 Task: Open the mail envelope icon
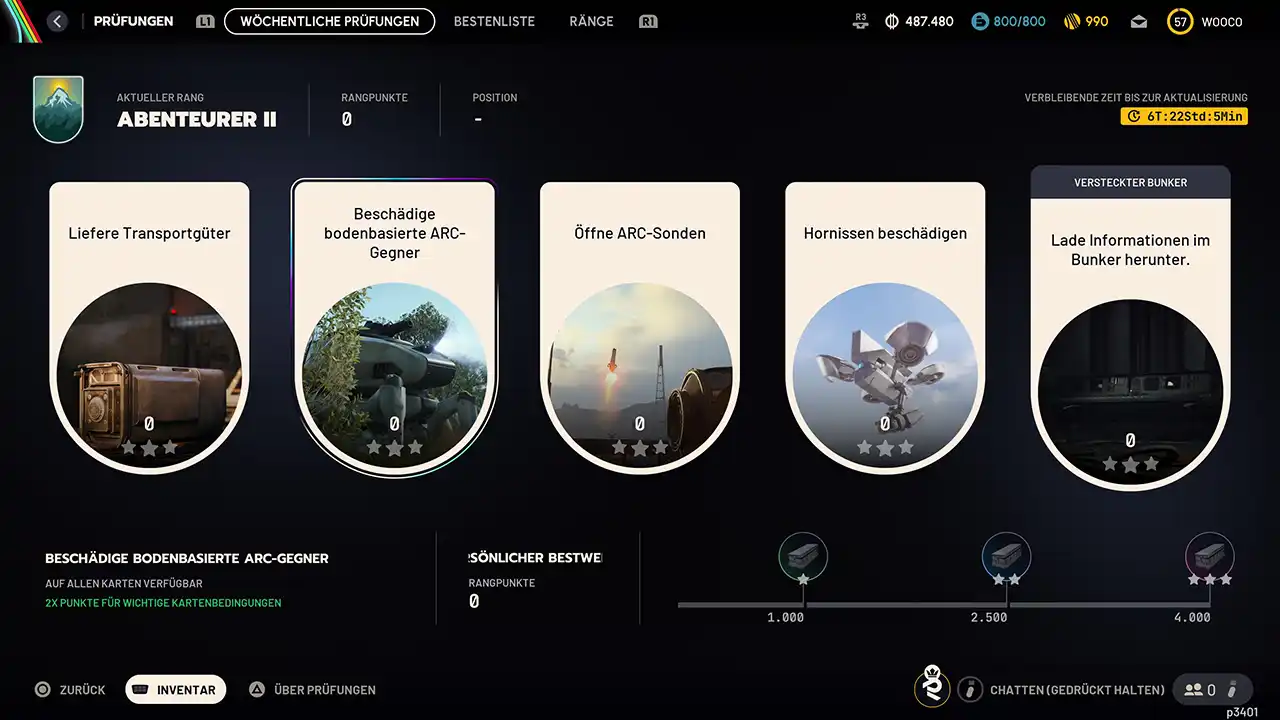[1139, 22]
